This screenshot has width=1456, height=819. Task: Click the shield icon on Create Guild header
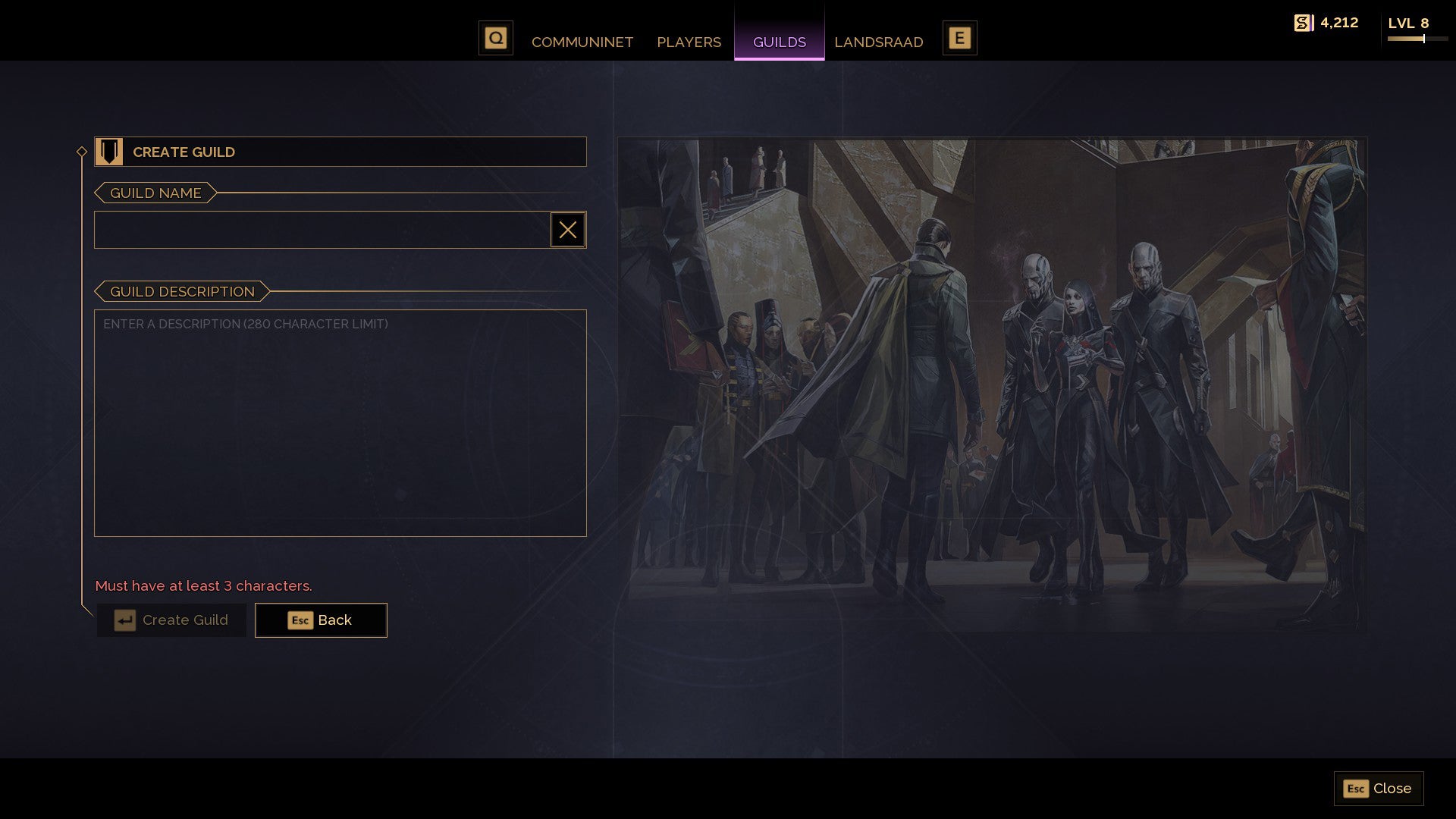pyautogui.click(x=111, y=152)
